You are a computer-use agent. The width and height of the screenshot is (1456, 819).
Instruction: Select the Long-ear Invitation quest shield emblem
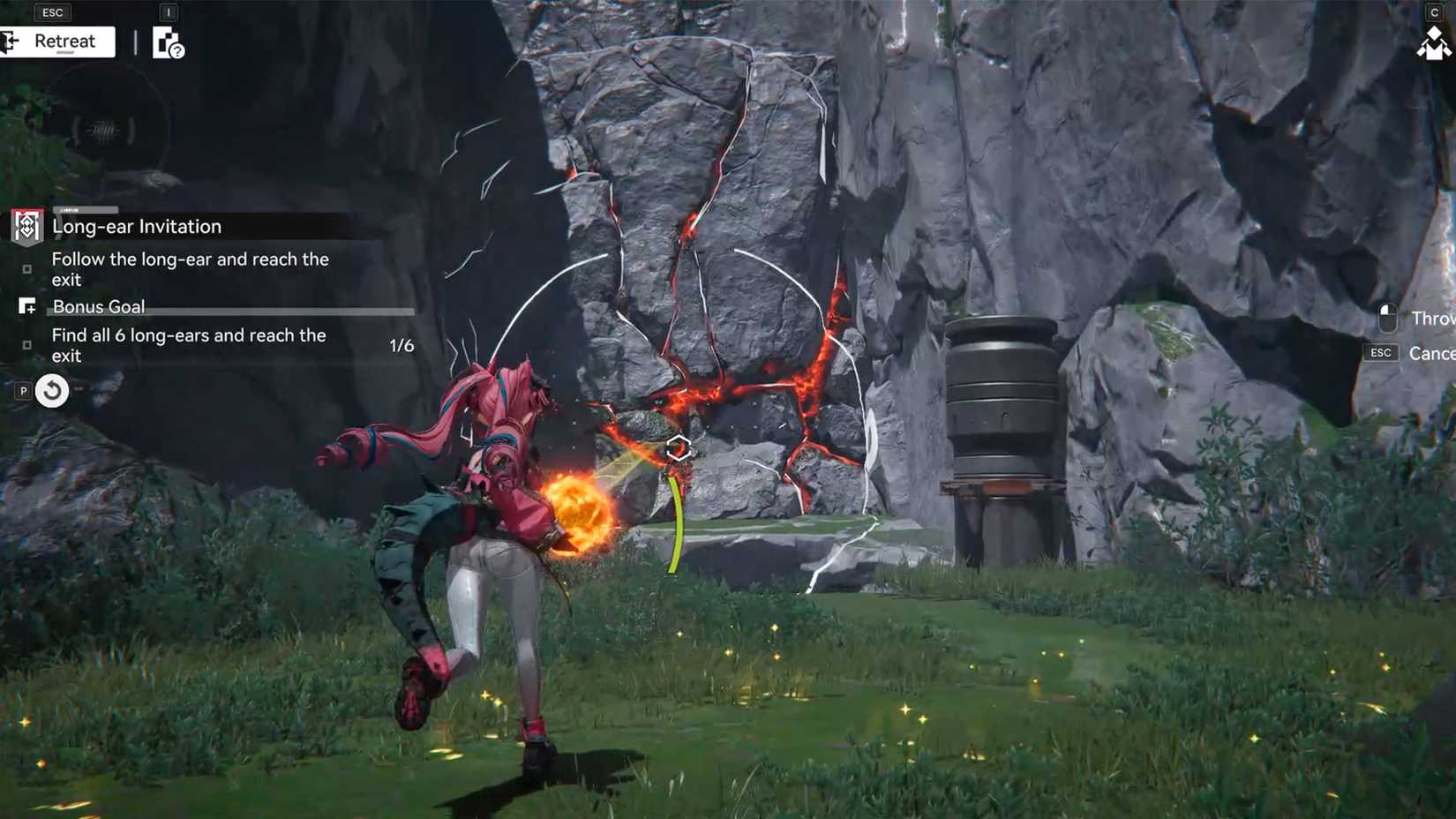26,227
